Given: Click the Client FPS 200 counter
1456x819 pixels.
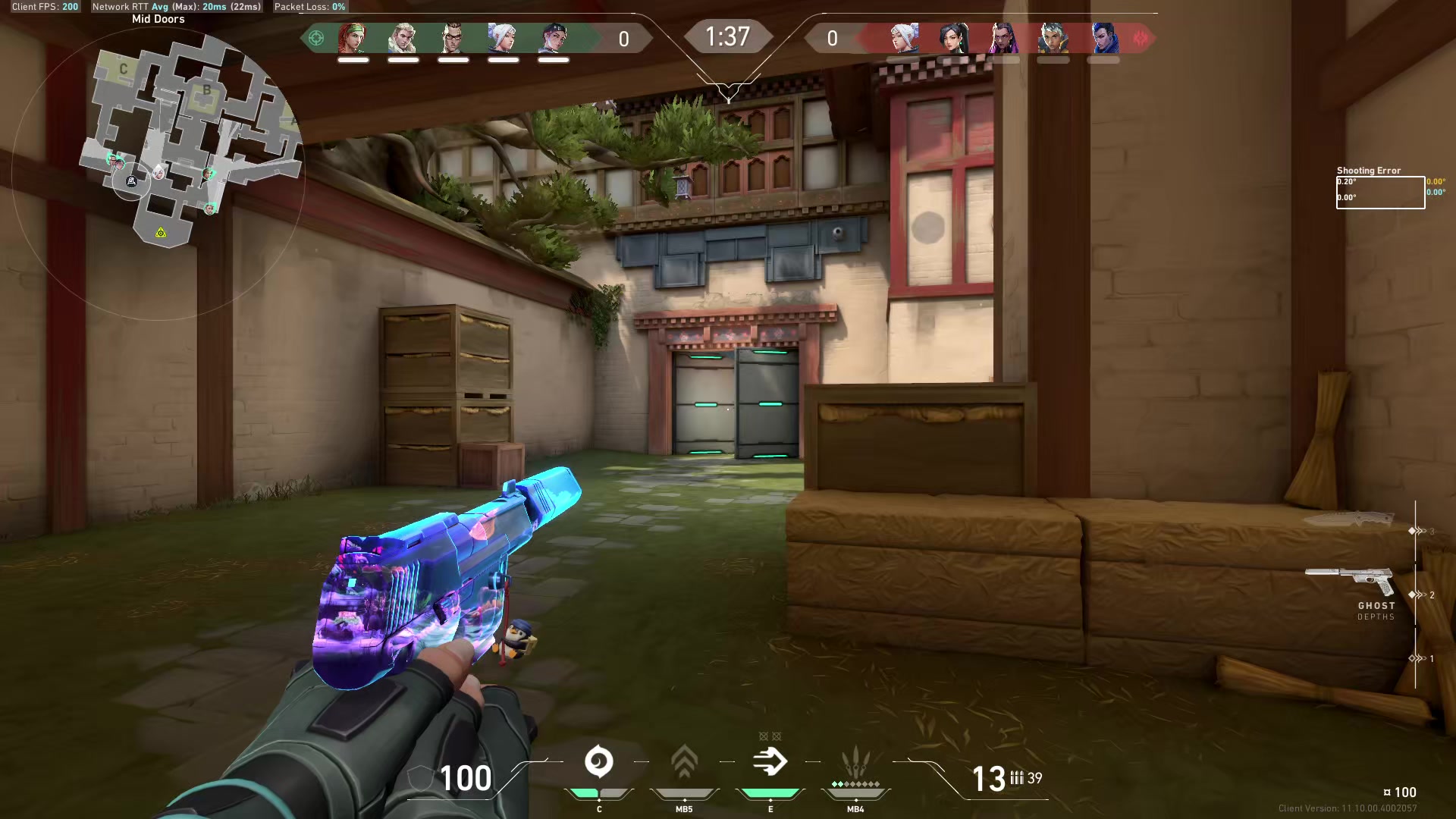Looking at the screenshot, I should (44, 6).
